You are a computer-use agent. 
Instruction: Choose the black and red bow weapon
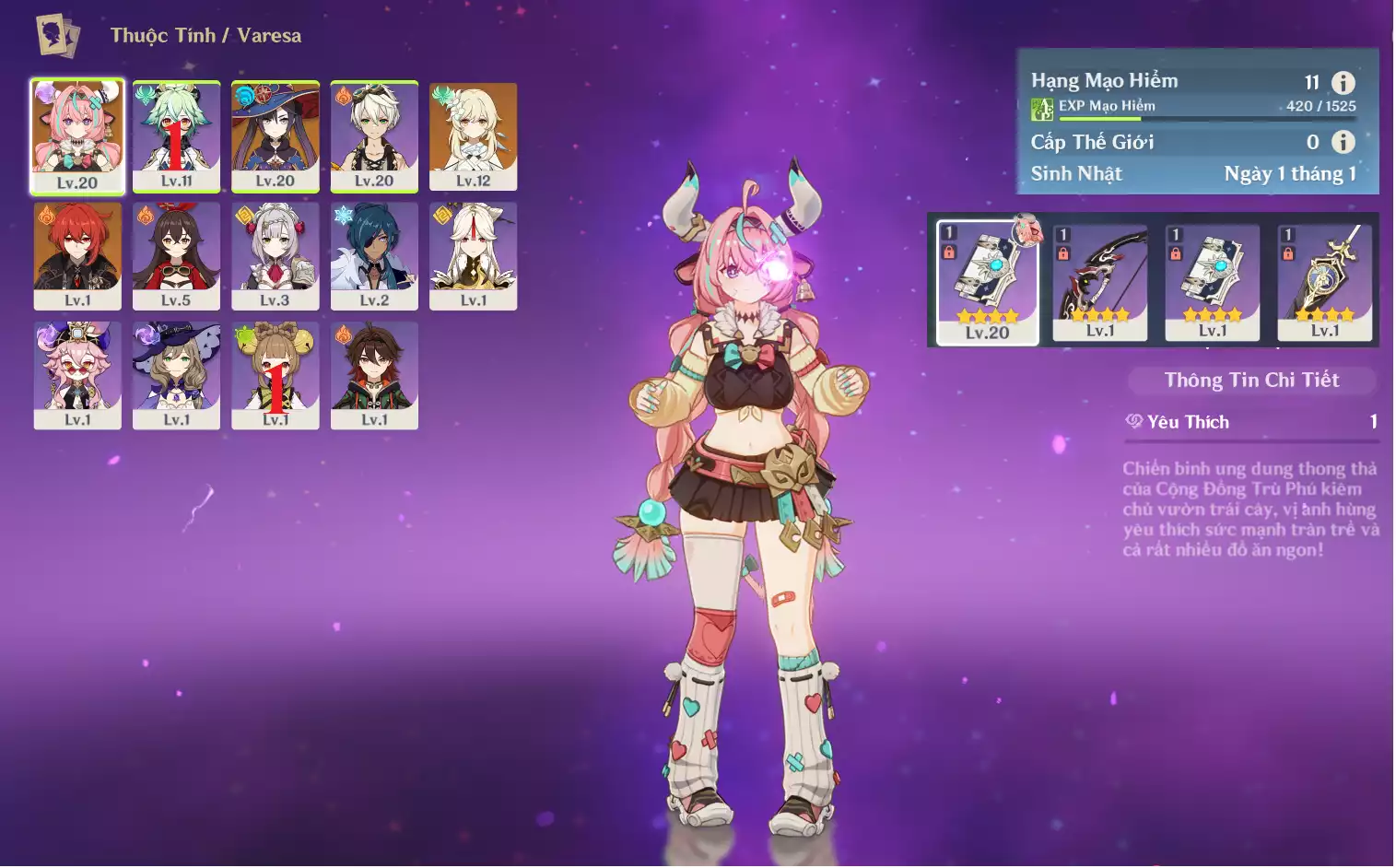1100,282
